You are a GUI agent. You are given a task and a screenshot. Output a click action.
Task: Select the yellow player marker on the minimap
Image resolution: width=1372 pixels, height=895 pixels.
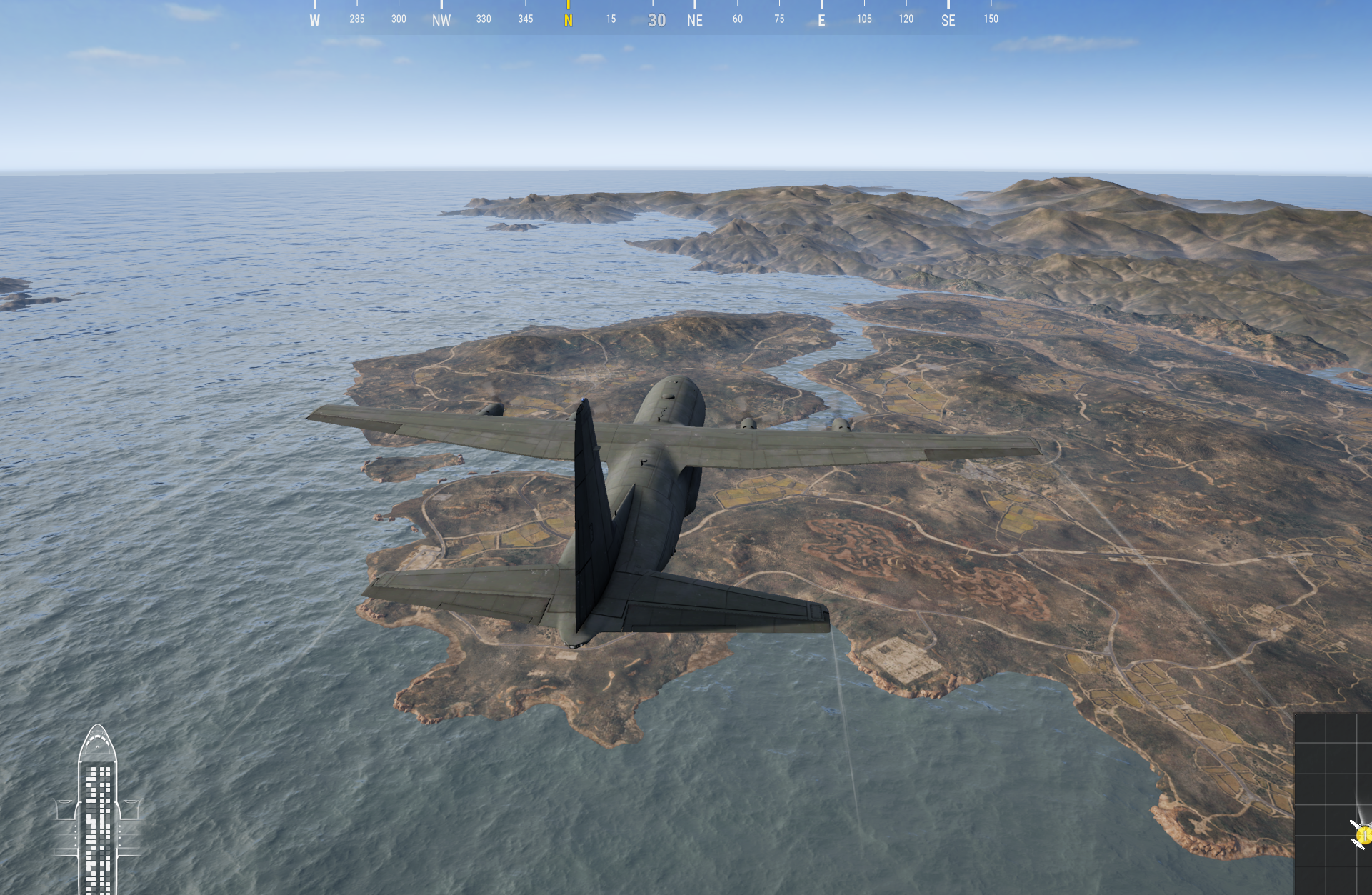1364,834
